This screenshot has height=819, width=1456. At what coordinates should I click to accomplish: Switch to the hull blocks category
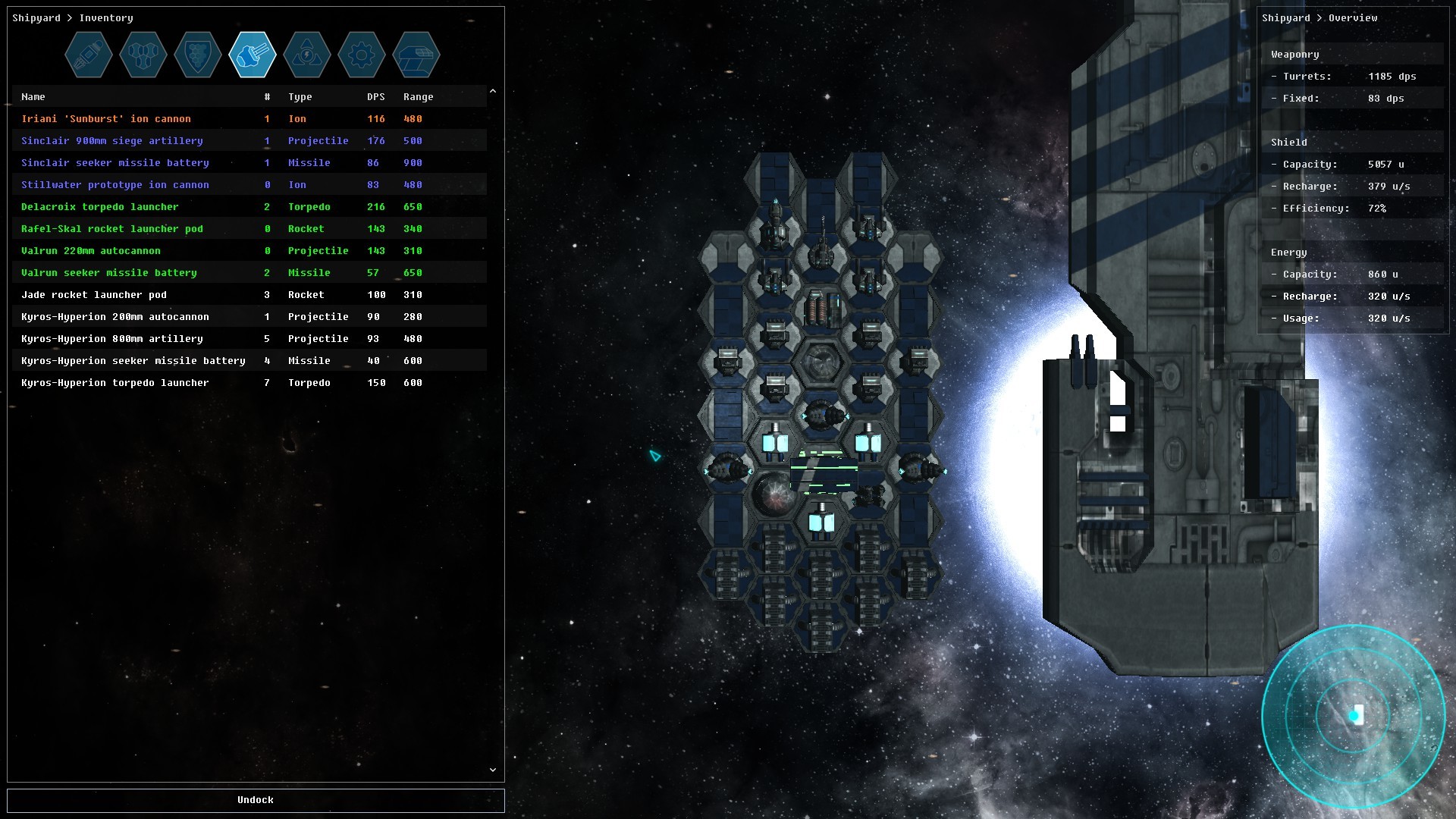(x=143, y=55)
